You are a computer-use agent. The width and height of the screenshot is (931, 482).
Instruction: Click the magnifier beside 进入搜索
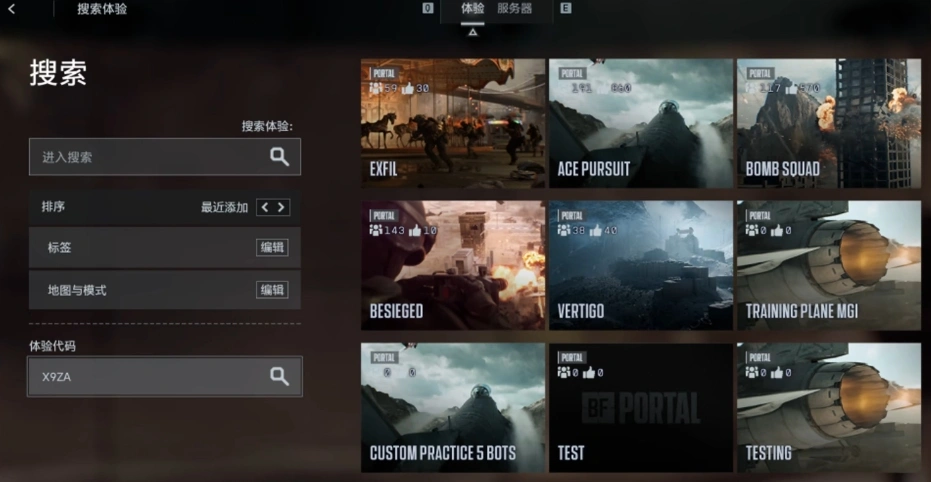[279, 157]
